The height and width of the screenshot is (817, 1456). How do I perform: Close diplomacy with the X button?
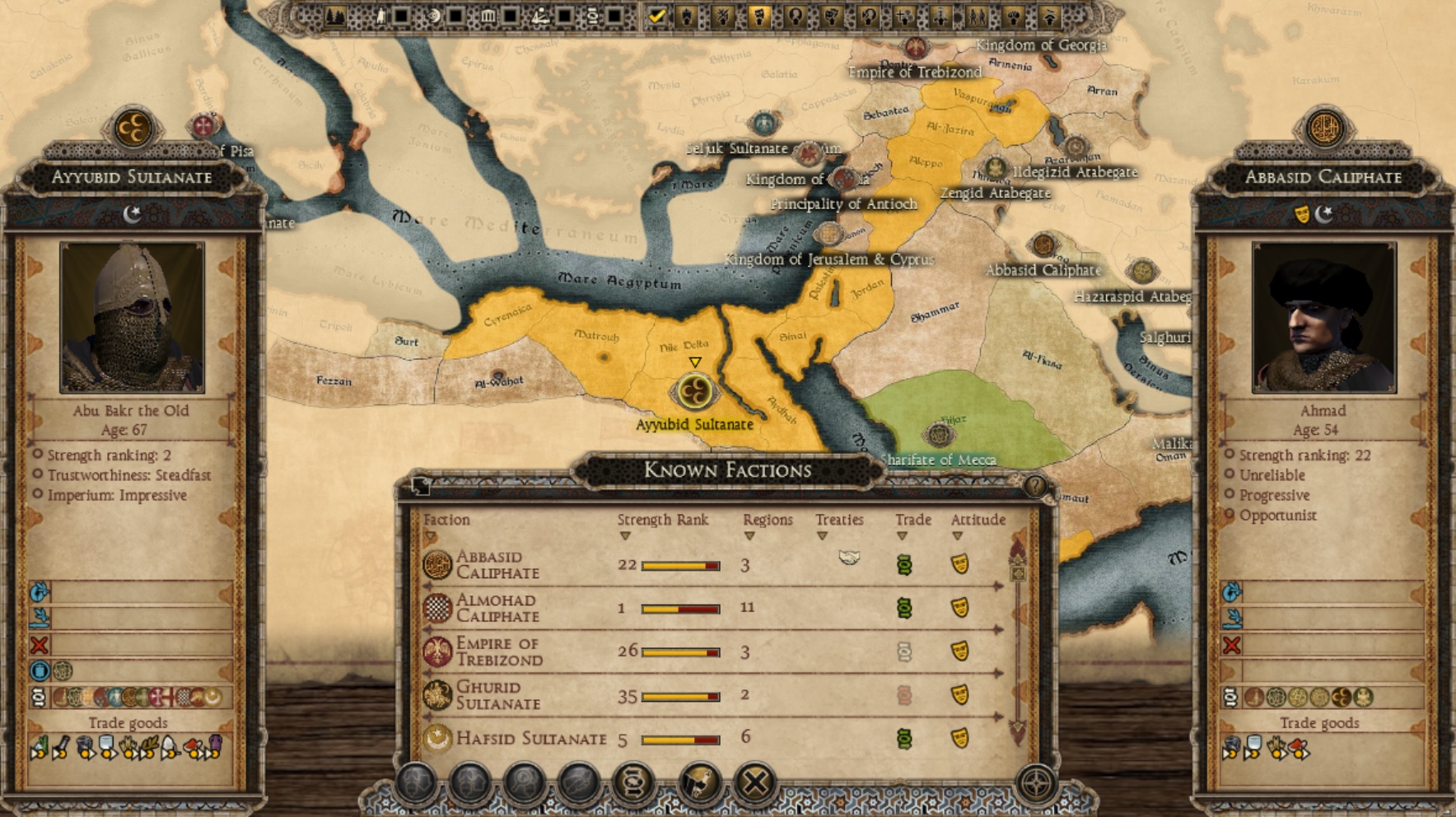tap(754, 782)
